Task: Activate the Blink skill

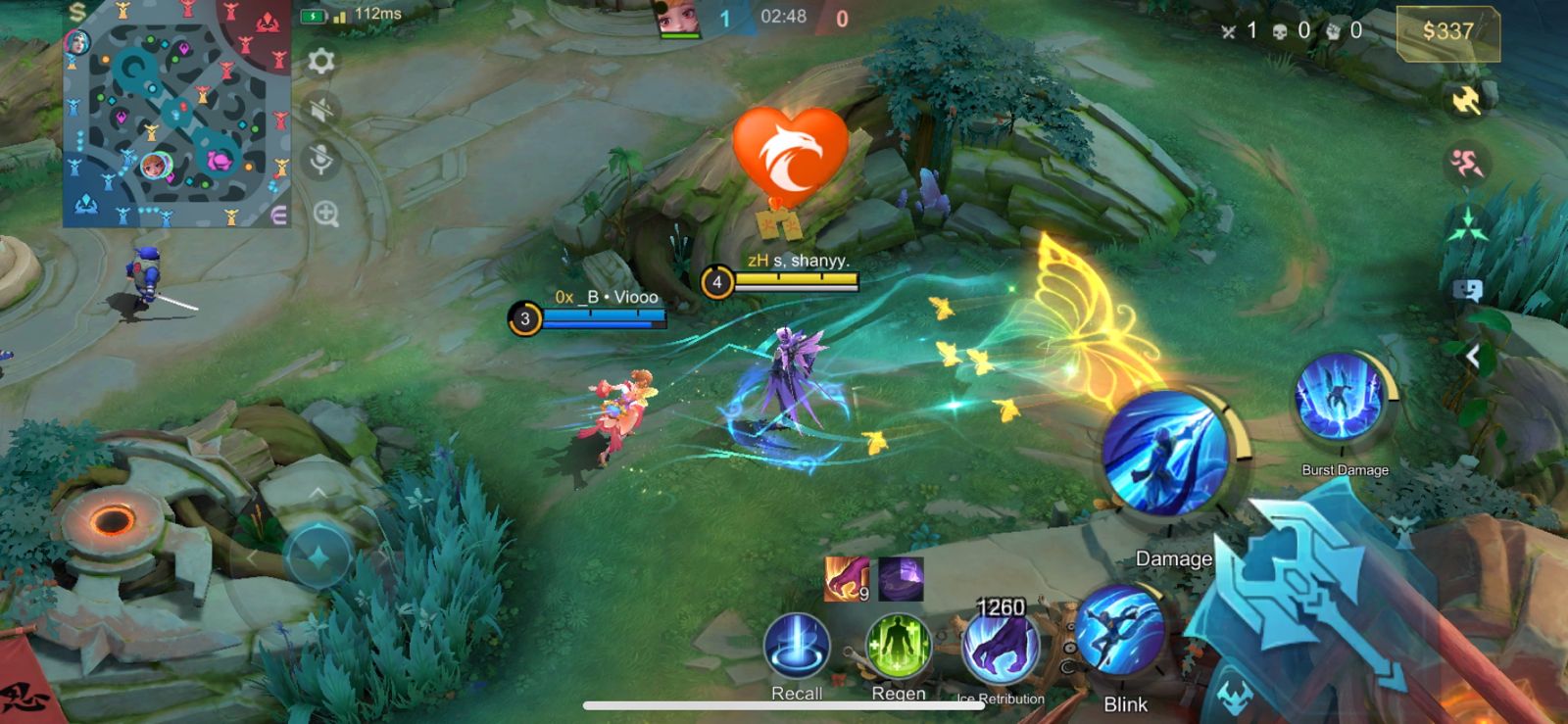Action: (x=1120, y=632)
